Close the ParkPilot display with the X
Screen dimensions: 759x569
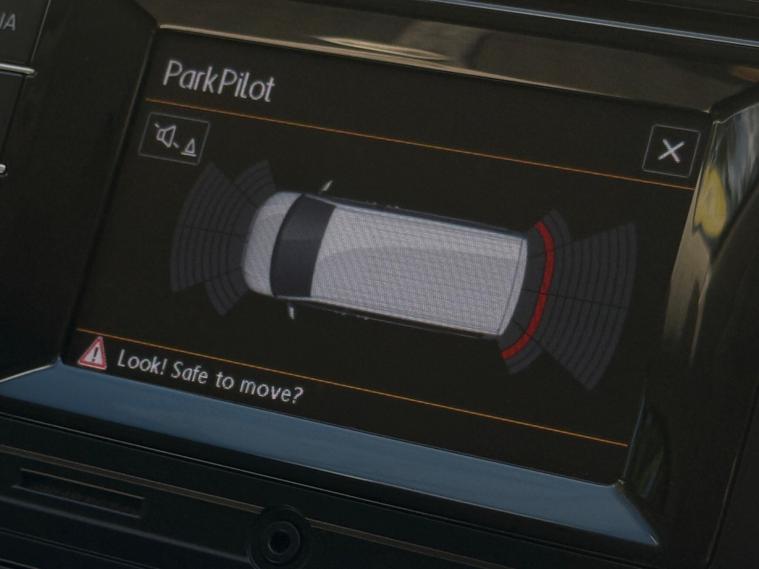pos(670,152)
